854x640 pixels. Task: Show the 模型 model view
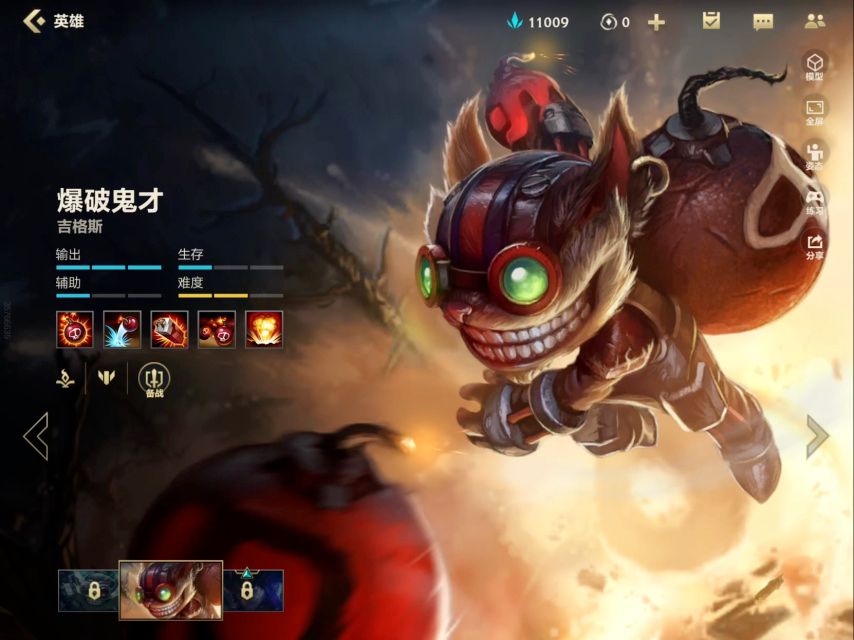pyautogui.click(x=815, y=66)
